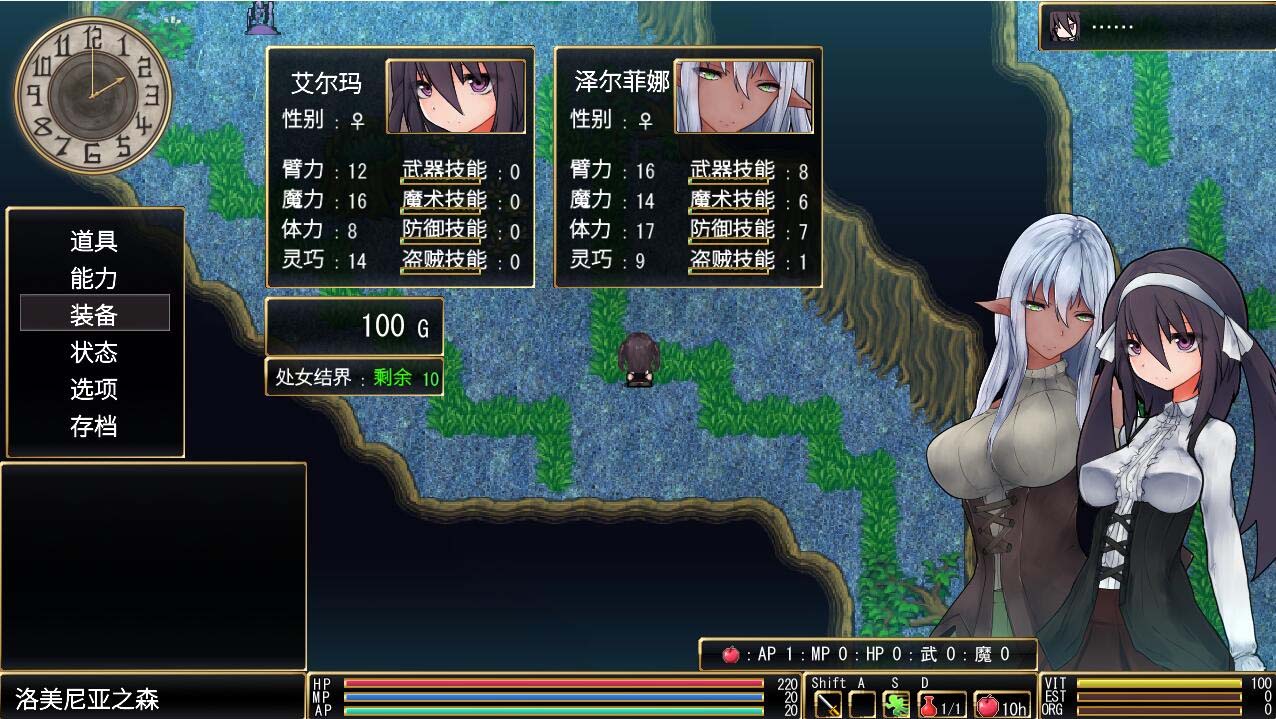Click the analog clock

coord(93,95)
